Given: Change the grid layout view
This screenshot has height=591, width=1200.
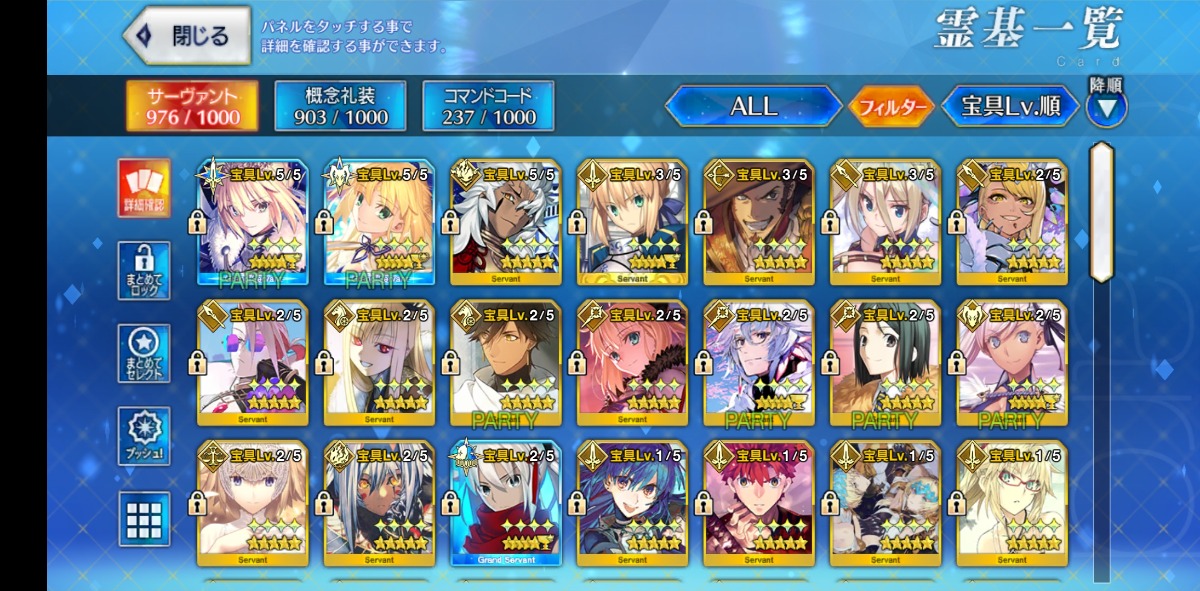Looking at the screenshot, I should (x=144, y=518).
